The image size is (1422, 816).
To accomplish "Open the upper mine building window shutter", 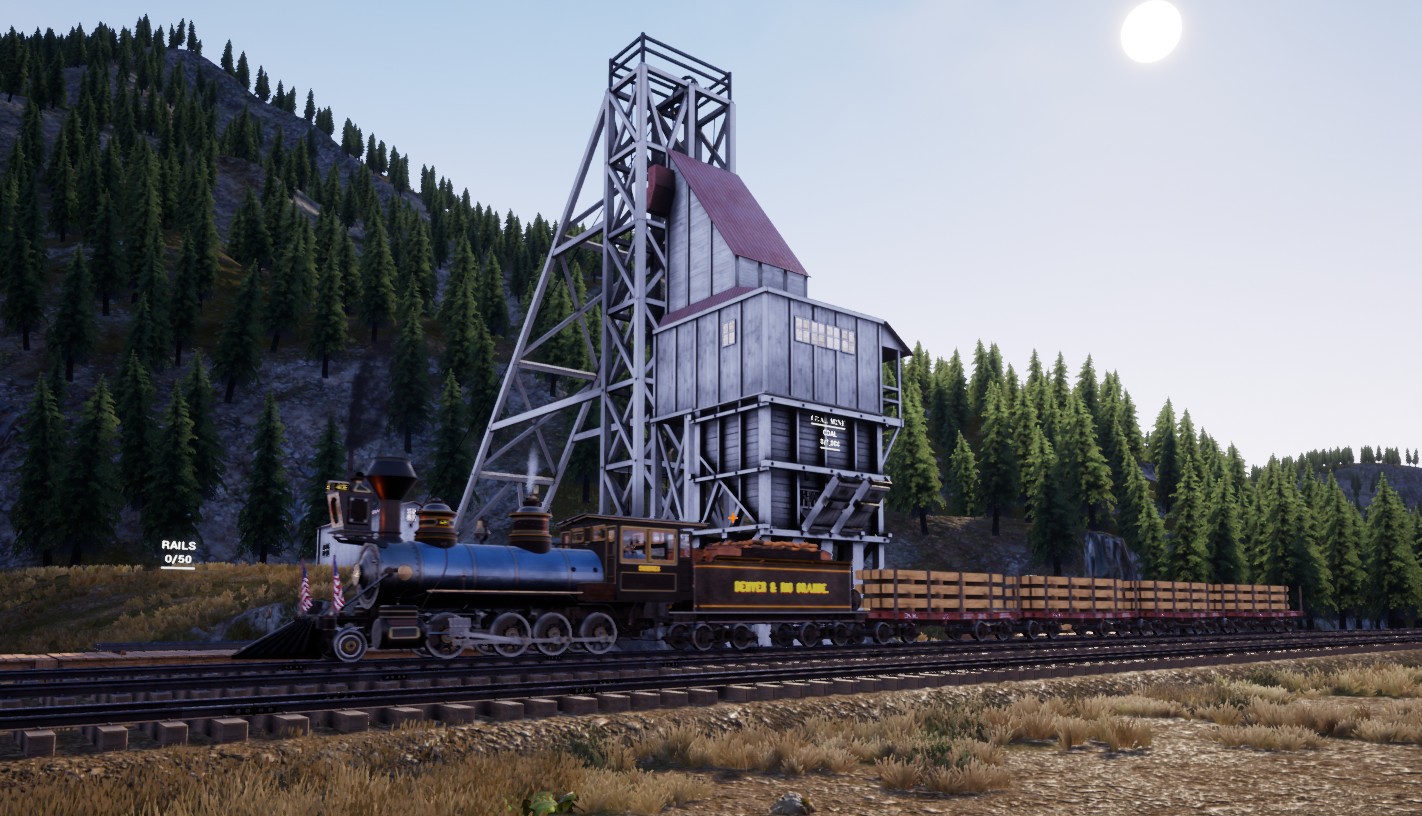I will coord(822,332).
